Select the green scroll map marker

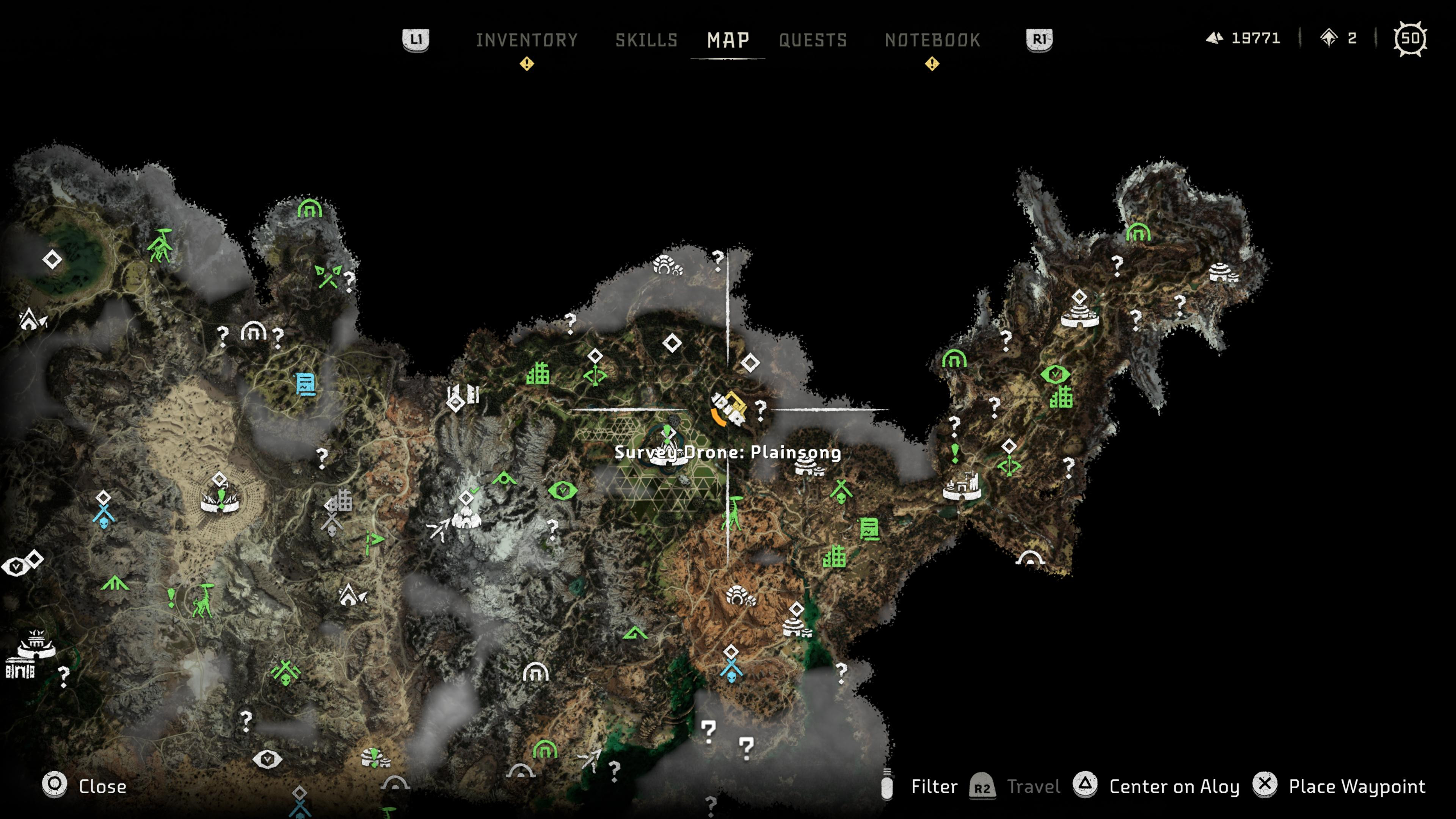pyautogui.click(x=869, y=530)
